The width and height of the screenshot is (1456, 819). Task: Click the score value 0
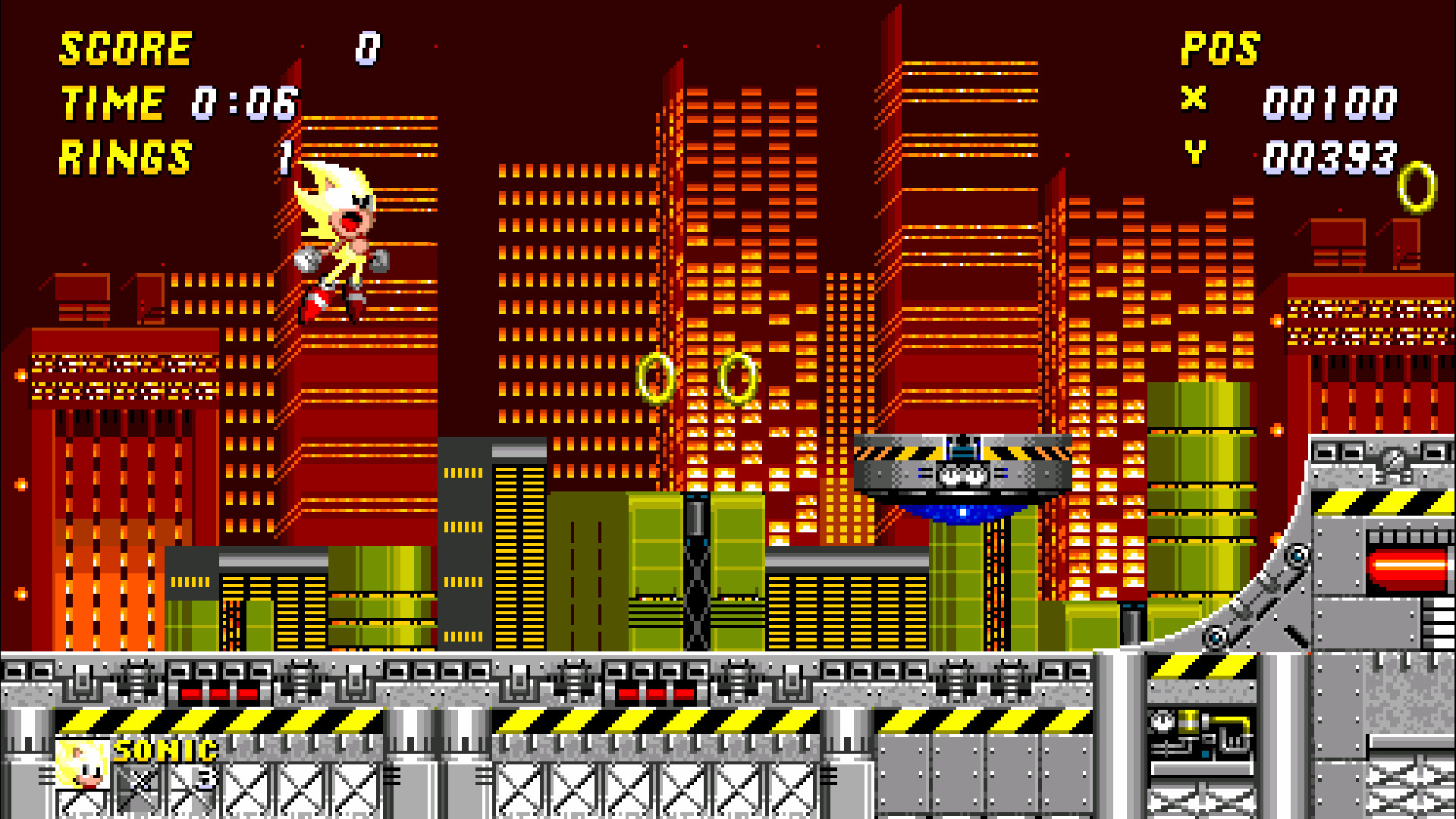click(366, 49)
